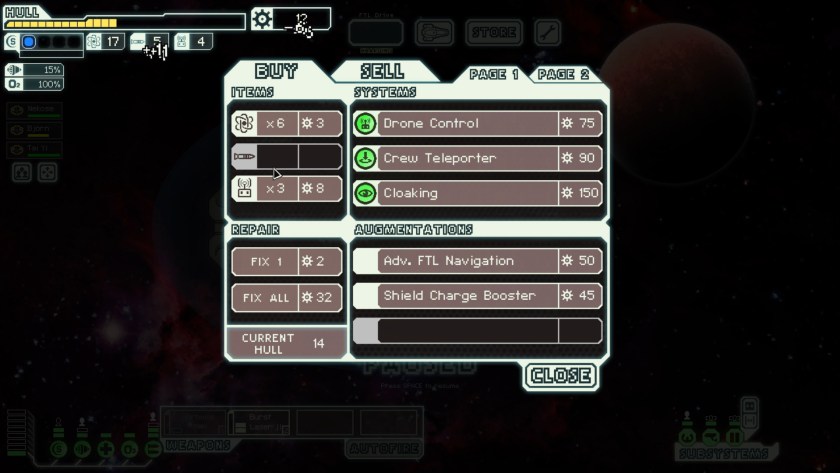Open the ship overview button

(434, 33)
